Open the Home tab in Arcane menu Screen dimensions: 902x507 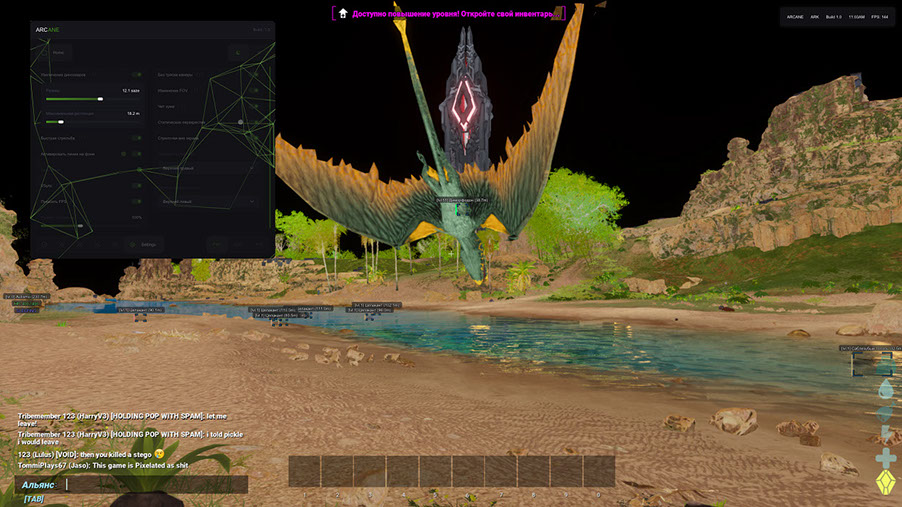tap(58, 52)
